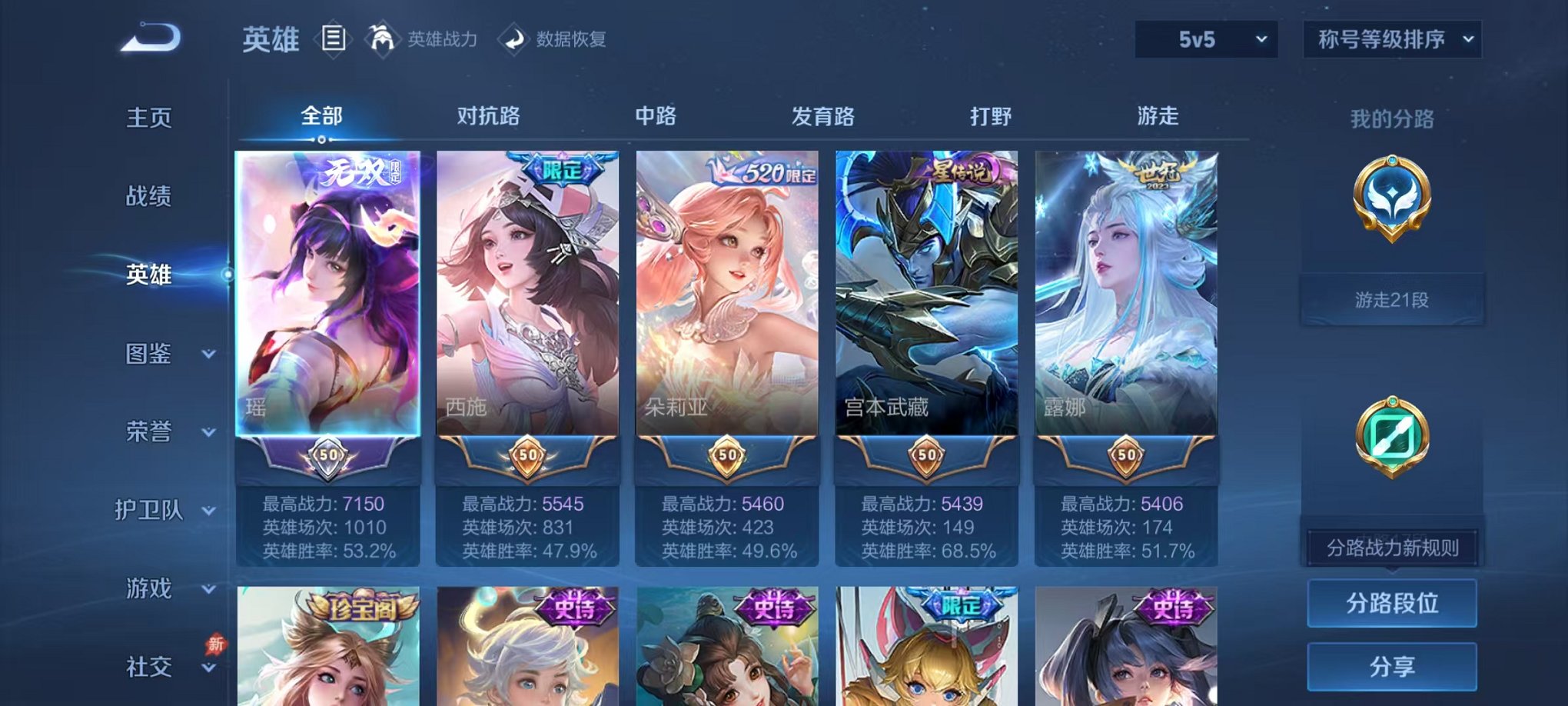Click the 数据恢复 circular arrow icon
This screenshot has width=1568, height=706.
[x=514, y=40]
